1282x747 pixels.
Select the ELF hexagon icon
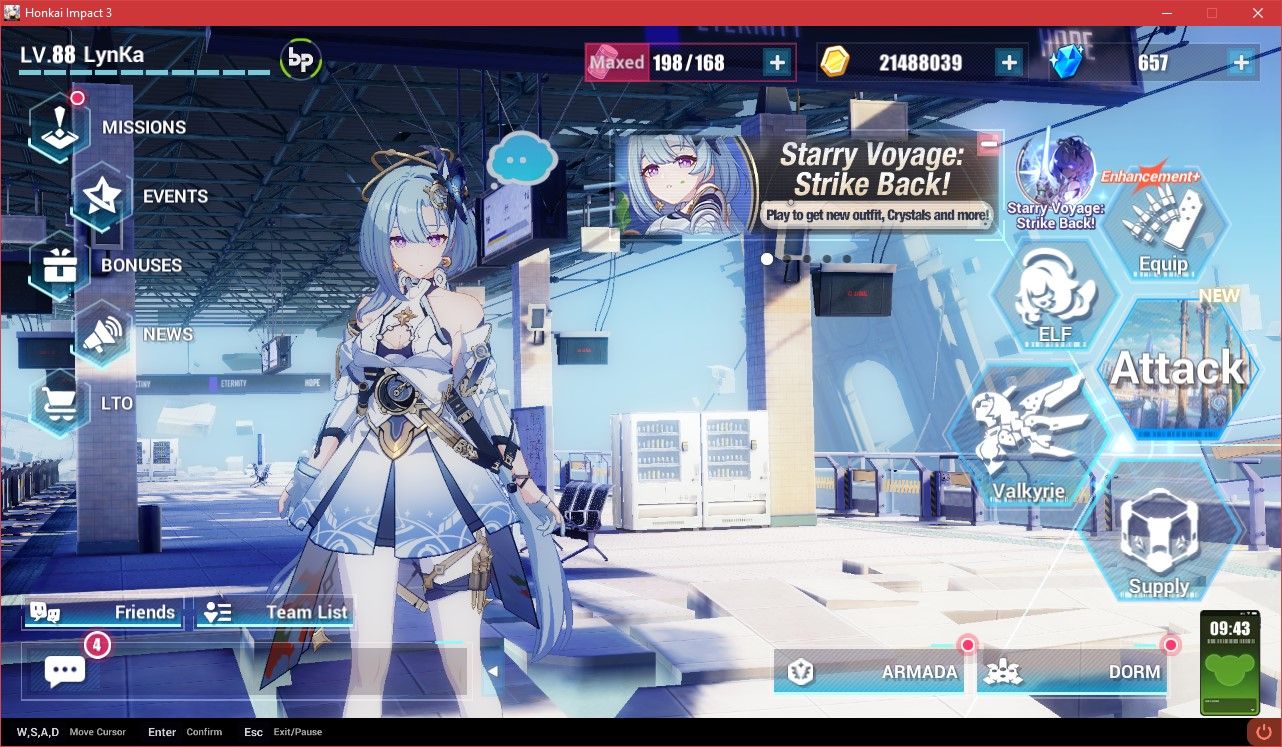1055,295
